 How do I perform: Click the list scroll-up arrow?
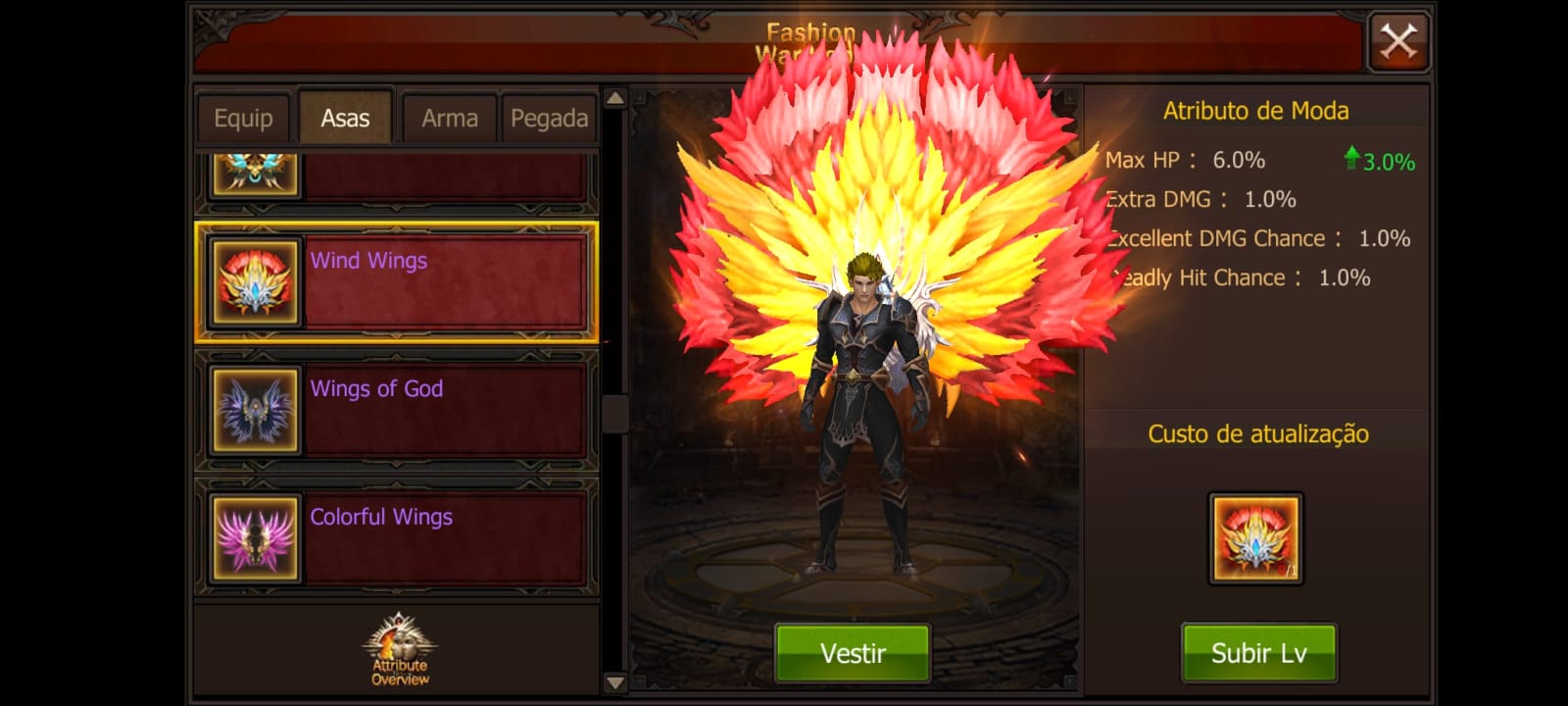point(615,98)
